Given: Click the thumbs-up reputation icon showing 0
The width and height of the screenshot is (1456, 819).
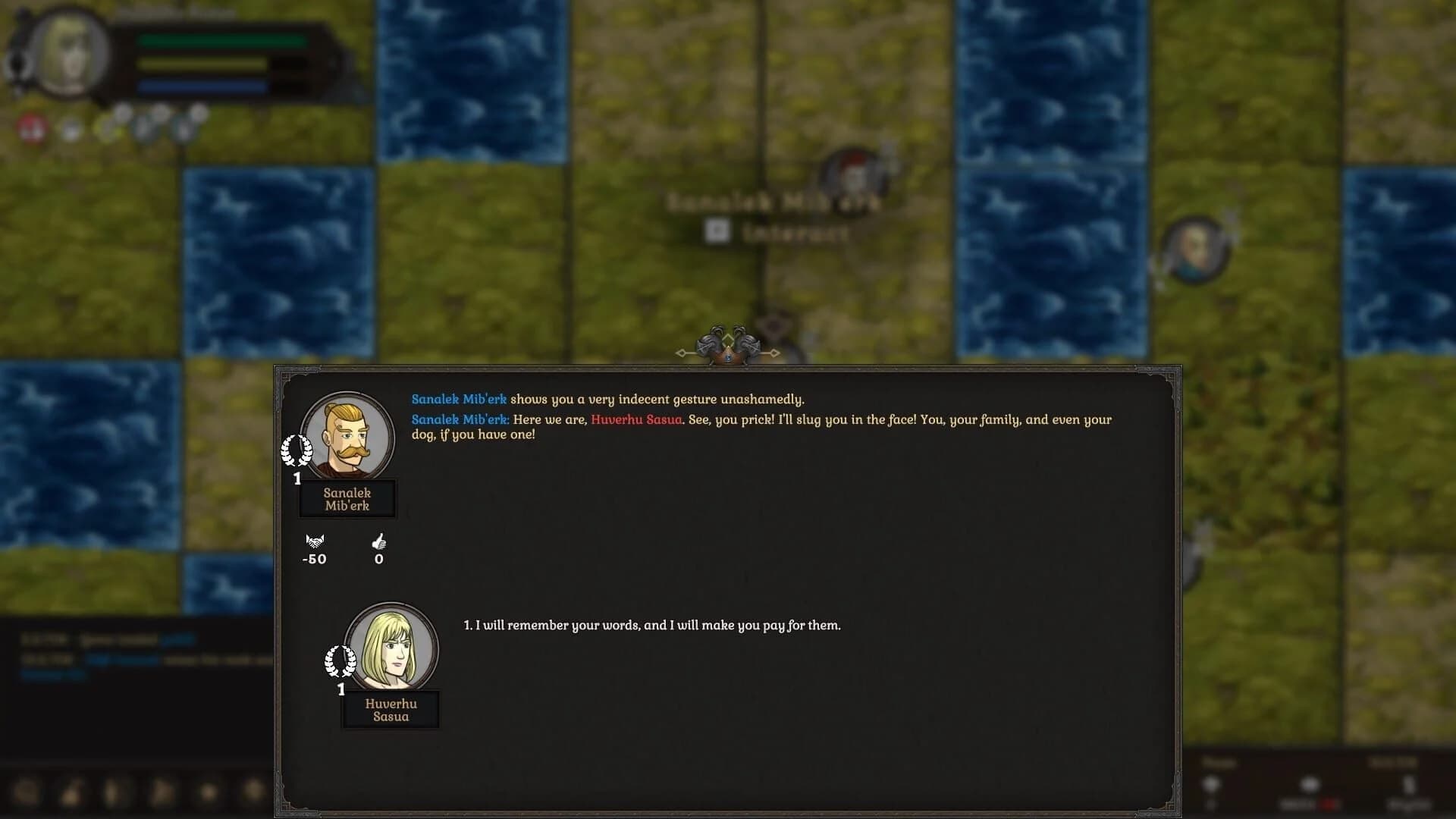Looking at the screenshot, I should click(x=378, y=543).
